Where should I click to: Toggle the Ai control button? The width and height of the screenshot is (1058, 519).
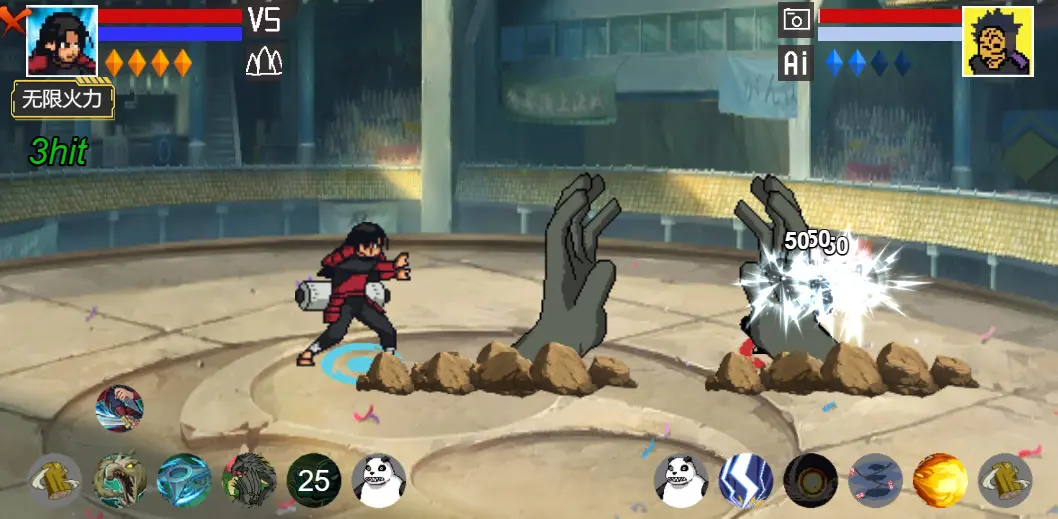tap(796, 63)
